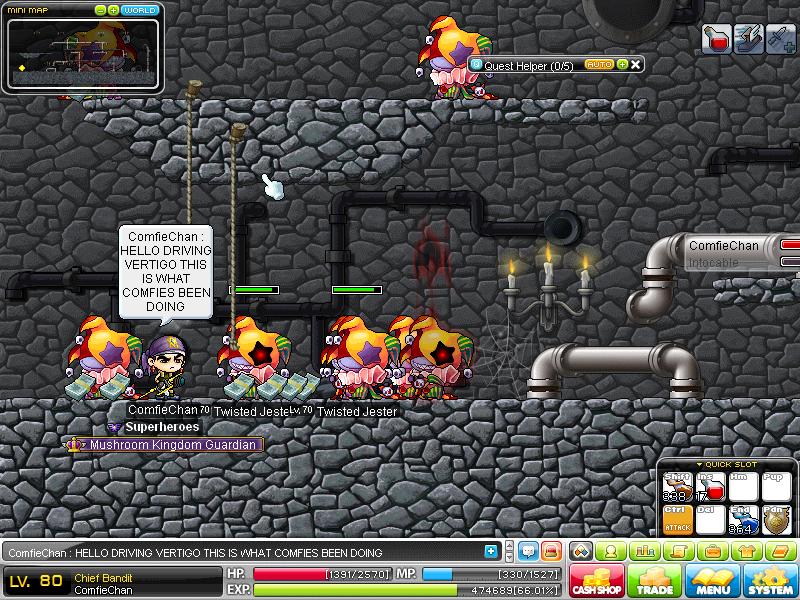Open the Trade window

(656, 581)
